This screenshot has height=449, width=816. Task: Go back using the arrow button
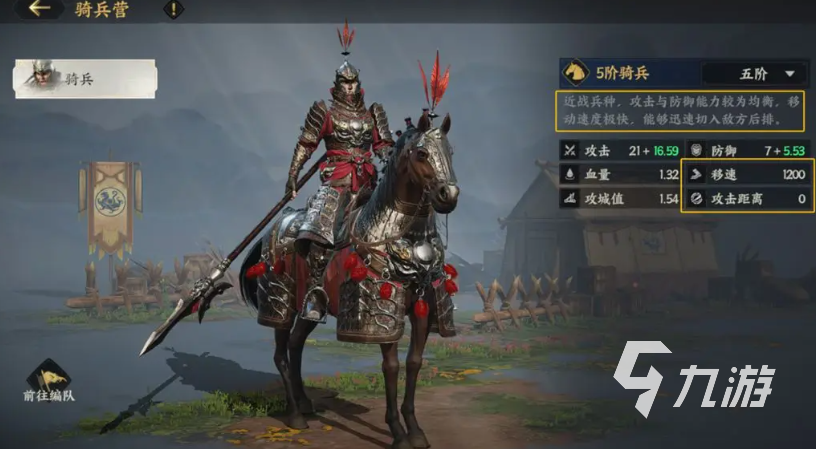pos(38,10)
